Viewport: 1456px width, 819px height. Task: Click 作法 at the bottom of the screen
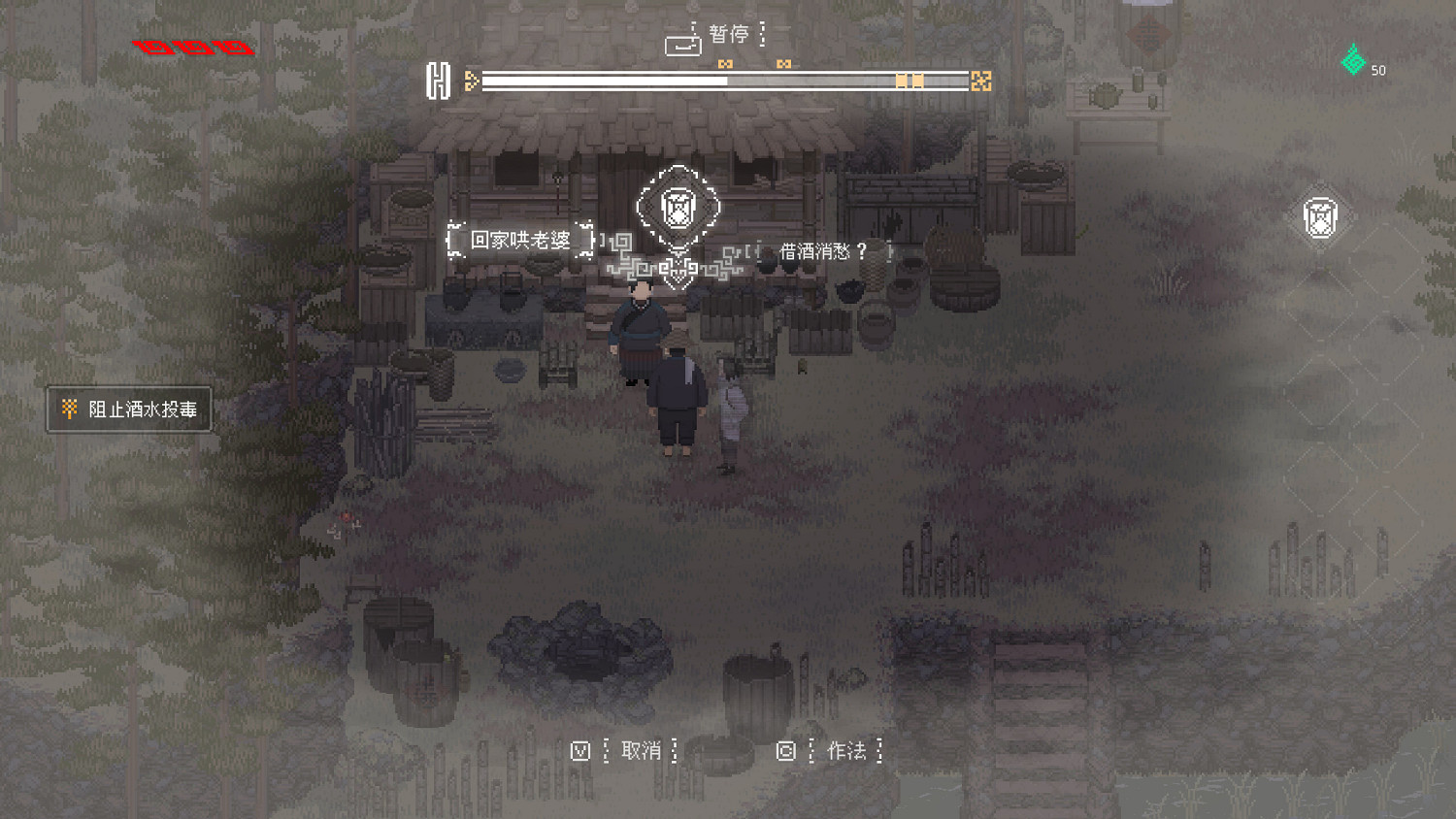(846, 750)
